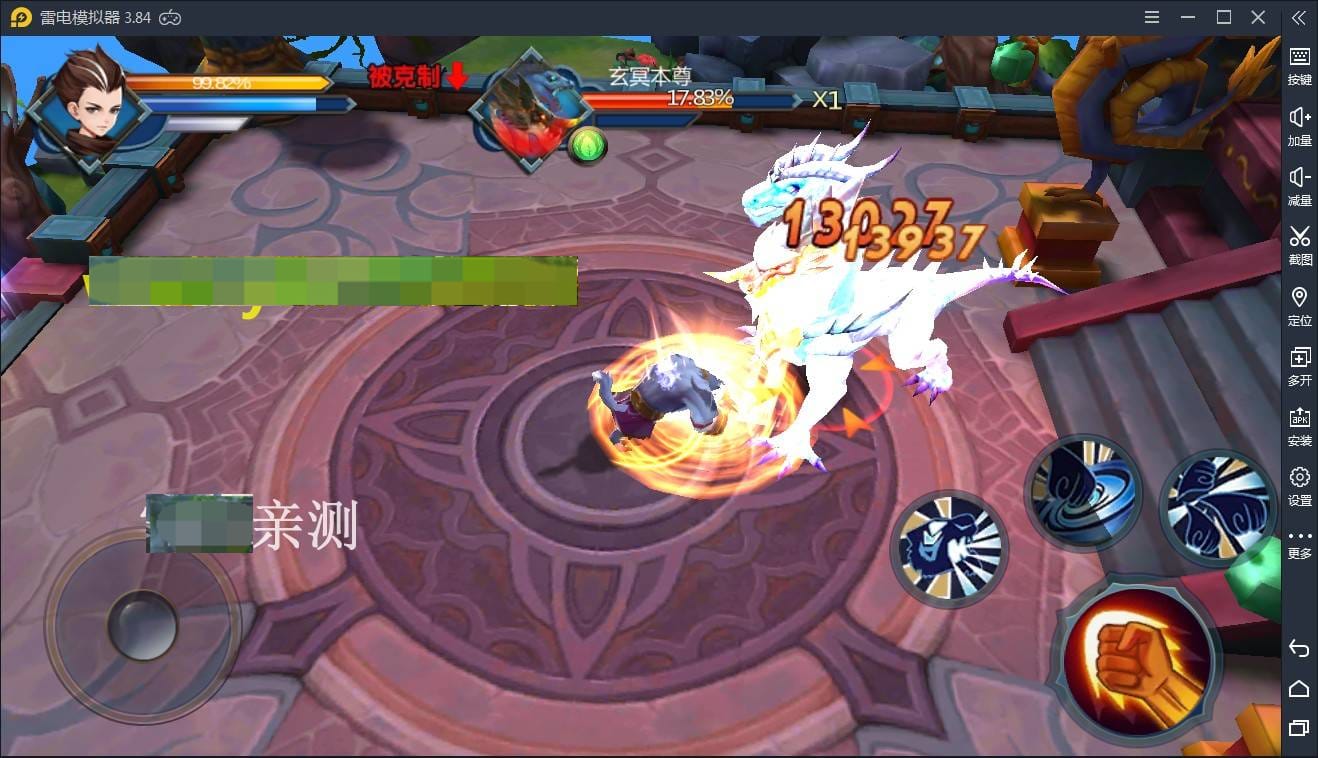The width and height of the screenshot is (1318, 758).
Task: Open the 多开 multi-instance manager
Action: 1299,365
